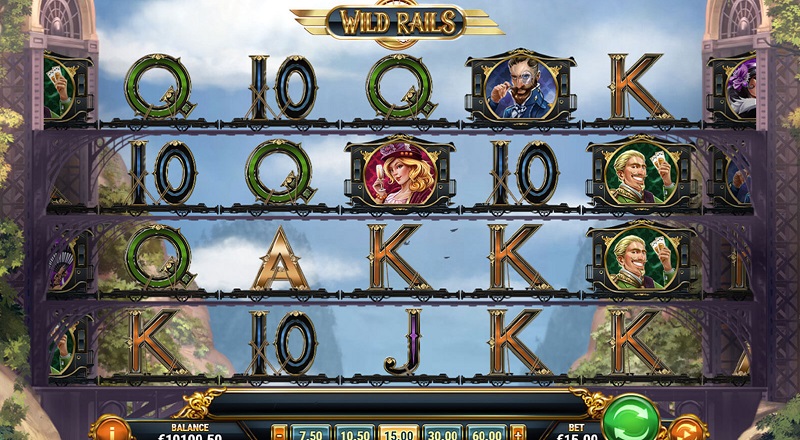
Task: Choose the 10.50 bet amount
Action: tap(355, 433)
